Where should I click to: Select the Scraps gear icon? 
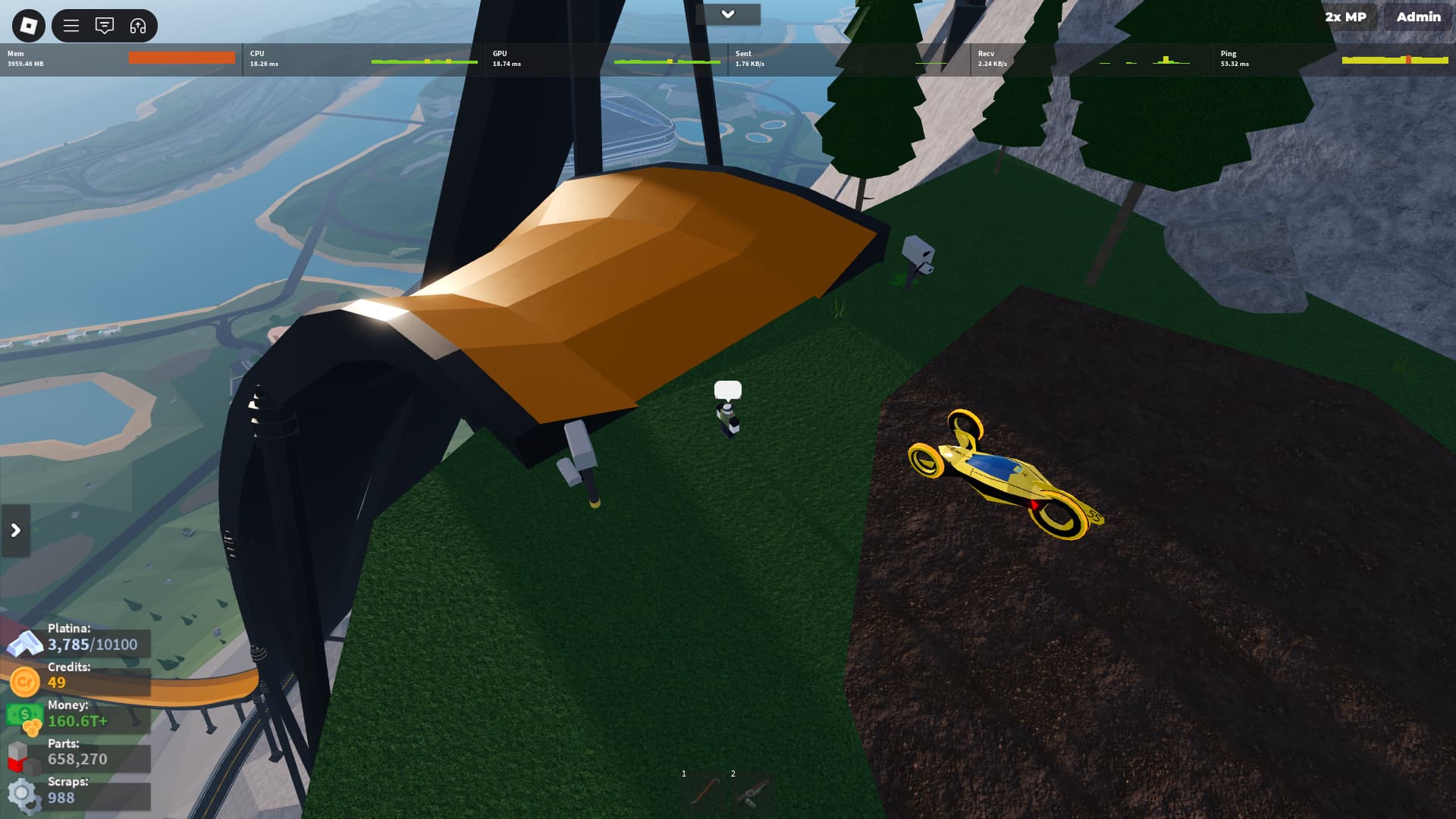23,795
